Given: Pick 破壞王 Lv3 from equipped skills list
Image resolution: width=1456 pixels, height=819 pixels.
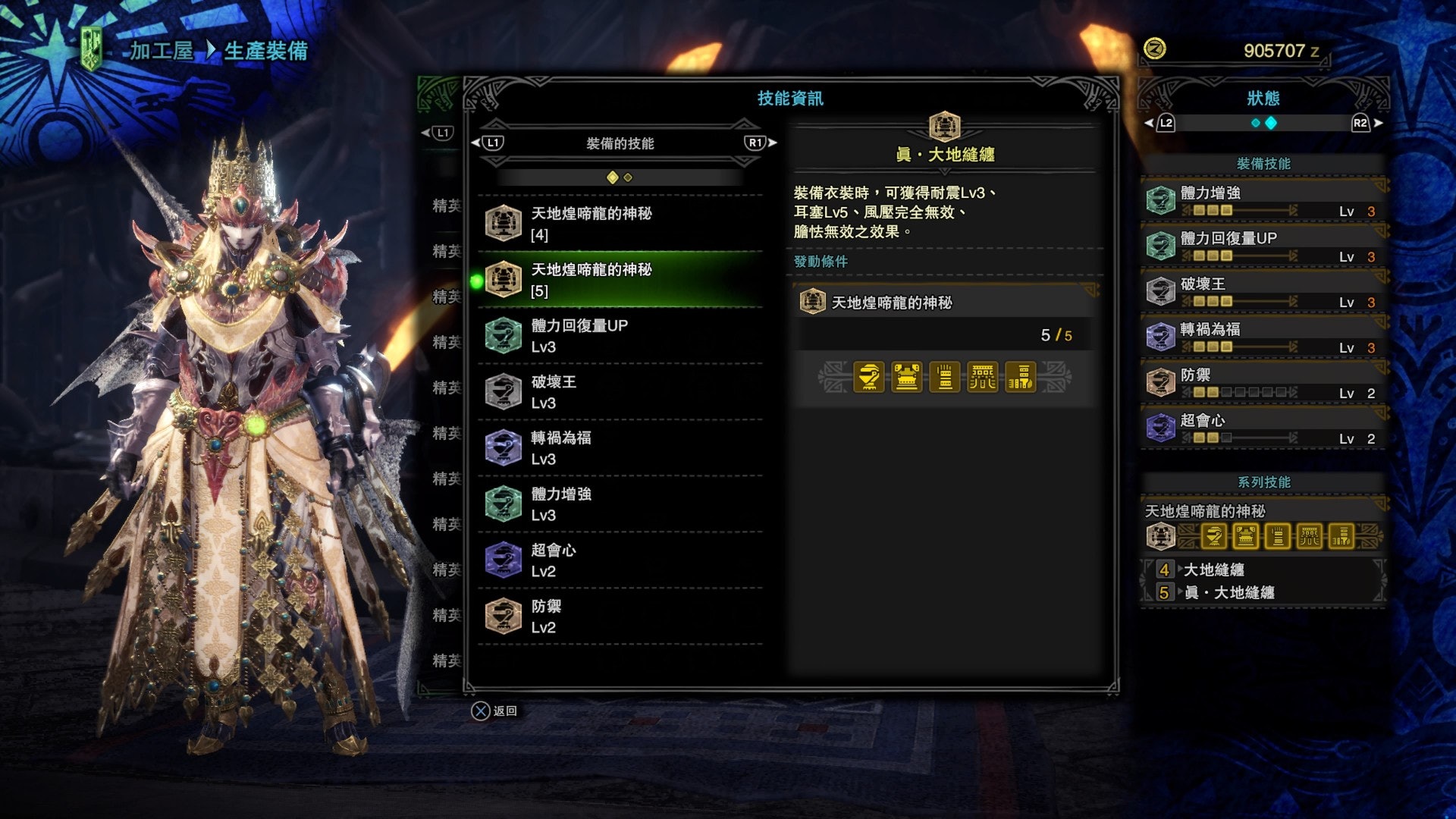Looking at the screenshot, I should pyautogui.click(x=620, y=392).
